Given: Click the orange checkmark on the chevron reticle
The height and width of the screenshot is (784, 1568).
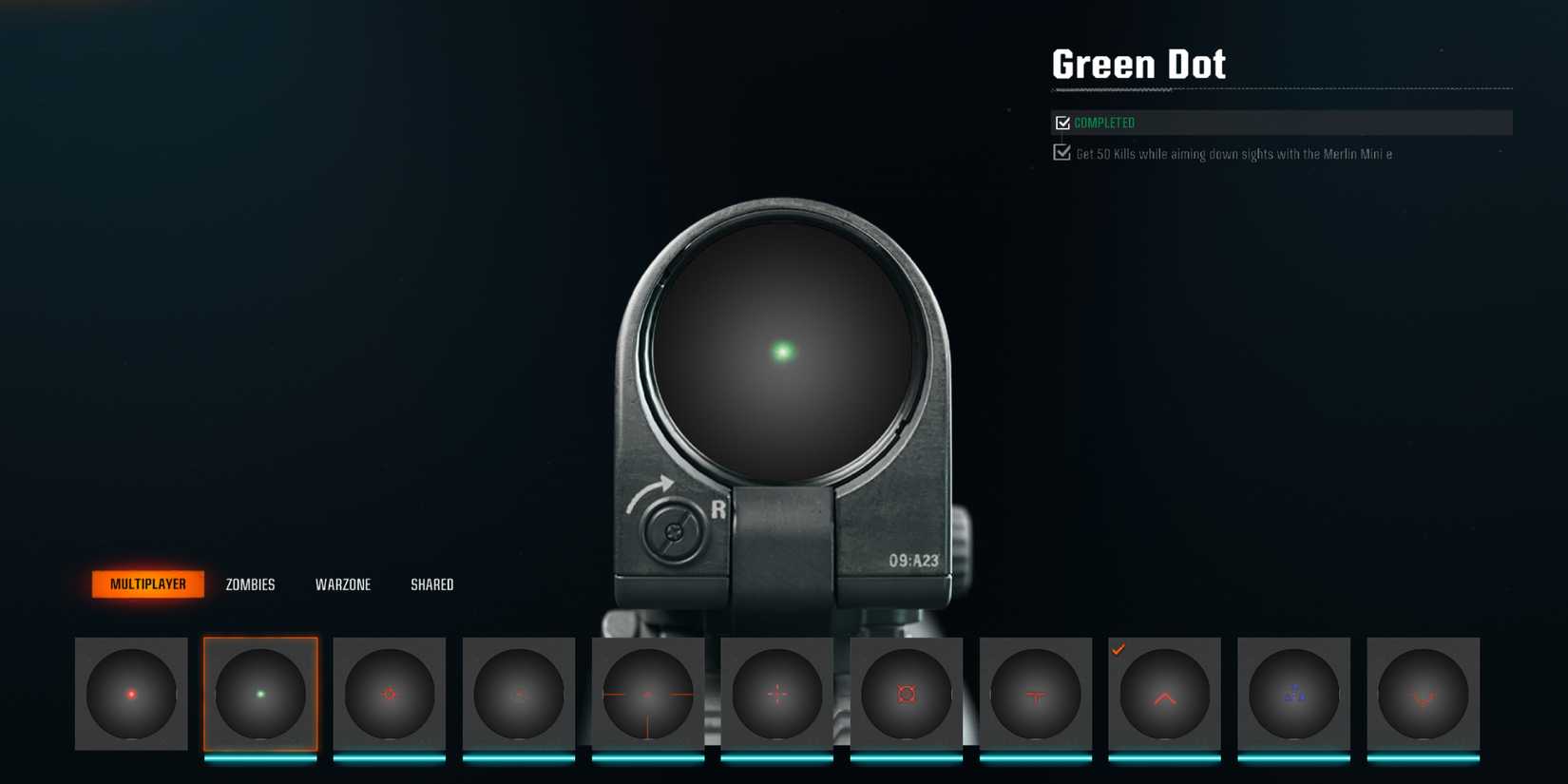Looking at the screenshot, I should pyautogui.click(x=1120, y=651).
